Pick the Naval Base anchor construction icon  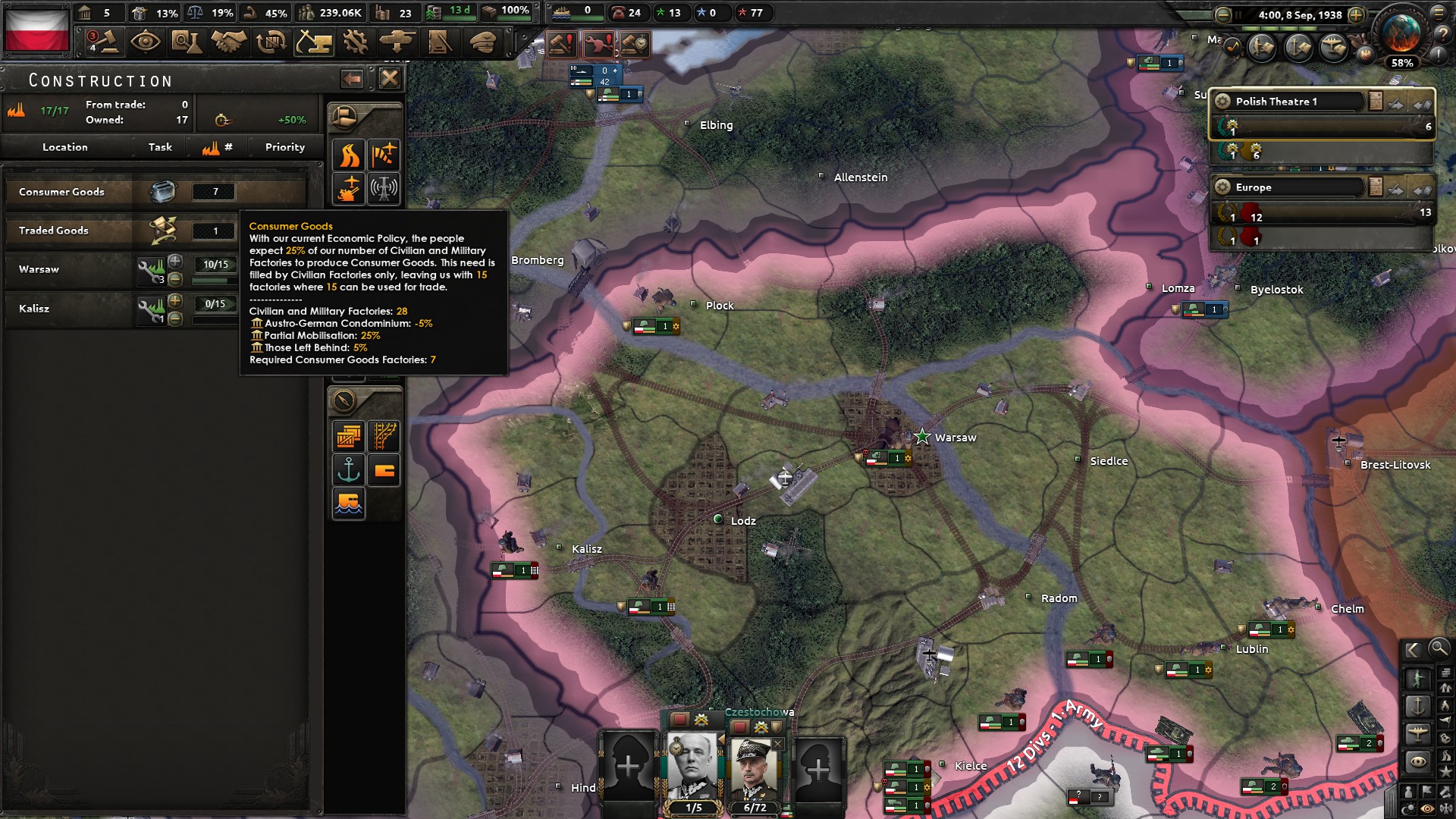click(x=348, y=469)
